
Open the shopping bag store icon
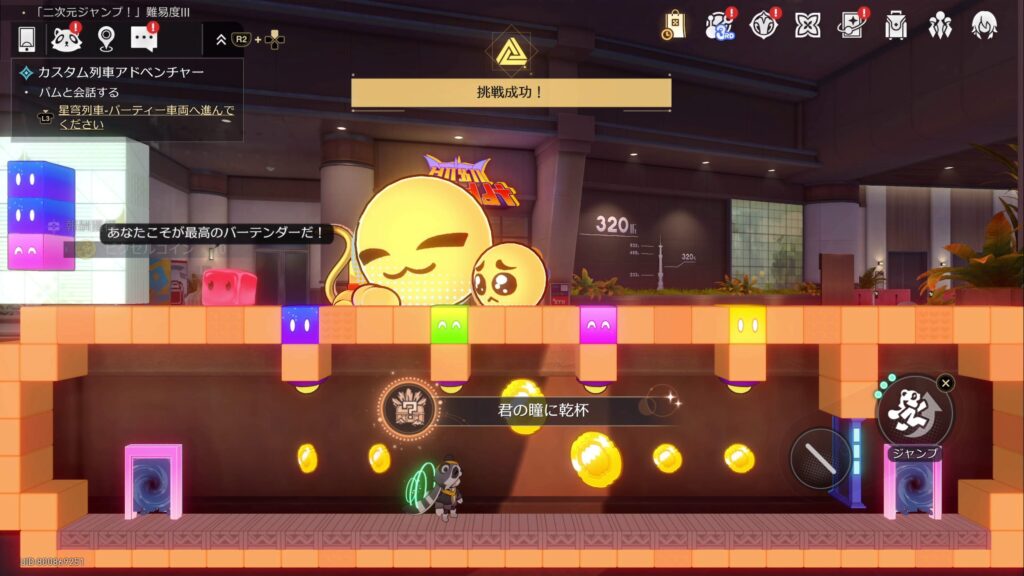point(675,25)
